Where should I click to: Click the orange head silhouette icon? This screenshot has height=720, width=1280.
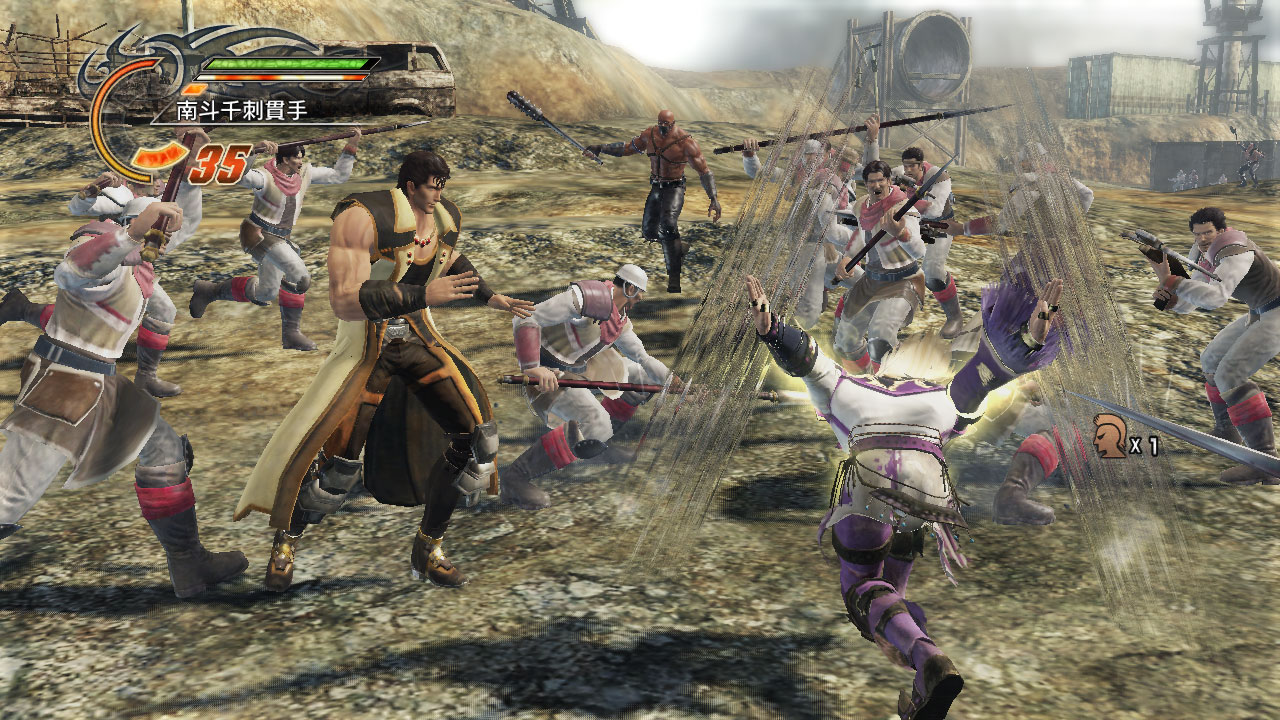click(1108, 437)
